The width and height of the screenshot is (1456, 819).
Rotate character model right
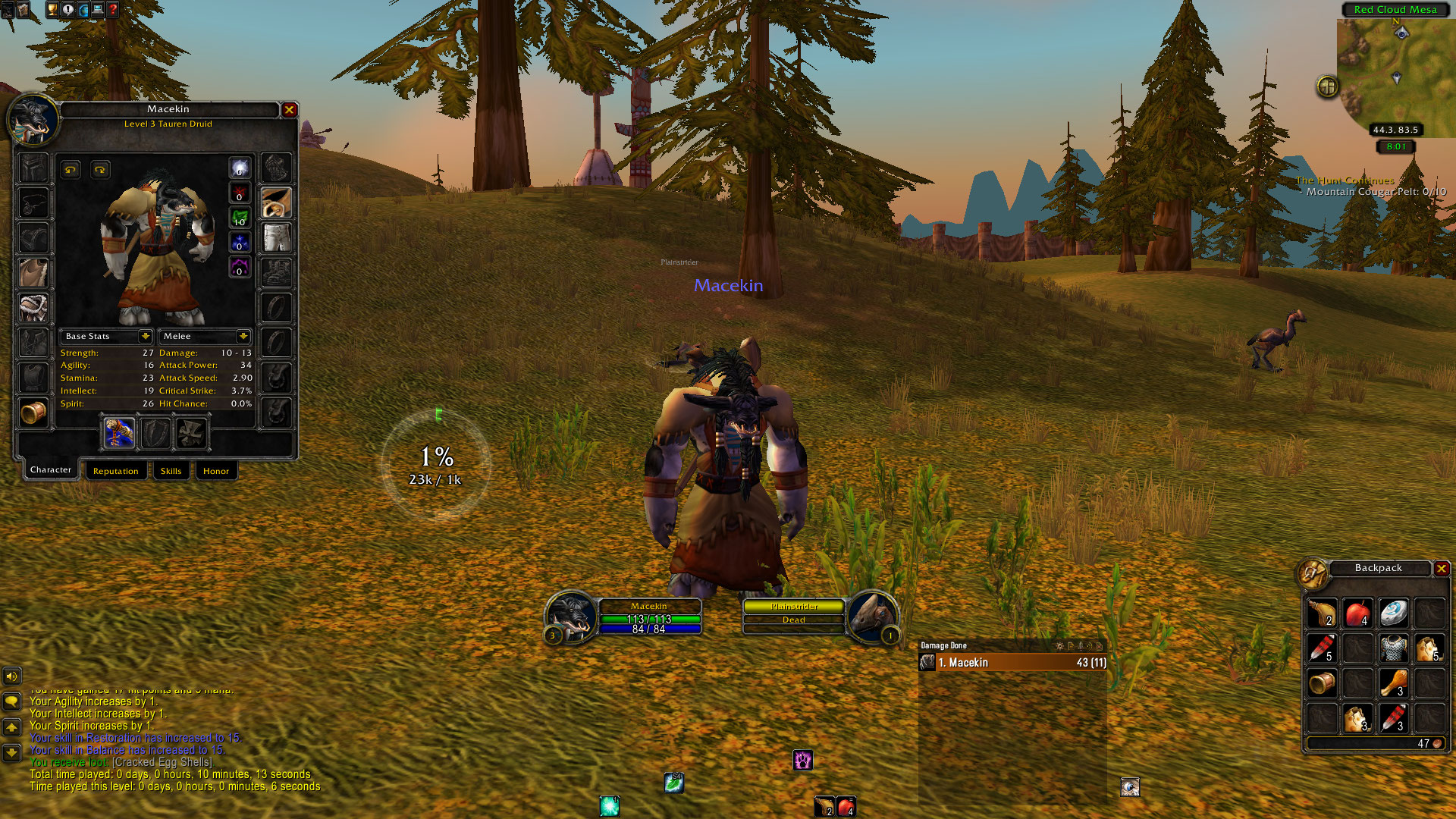(100, 170)
